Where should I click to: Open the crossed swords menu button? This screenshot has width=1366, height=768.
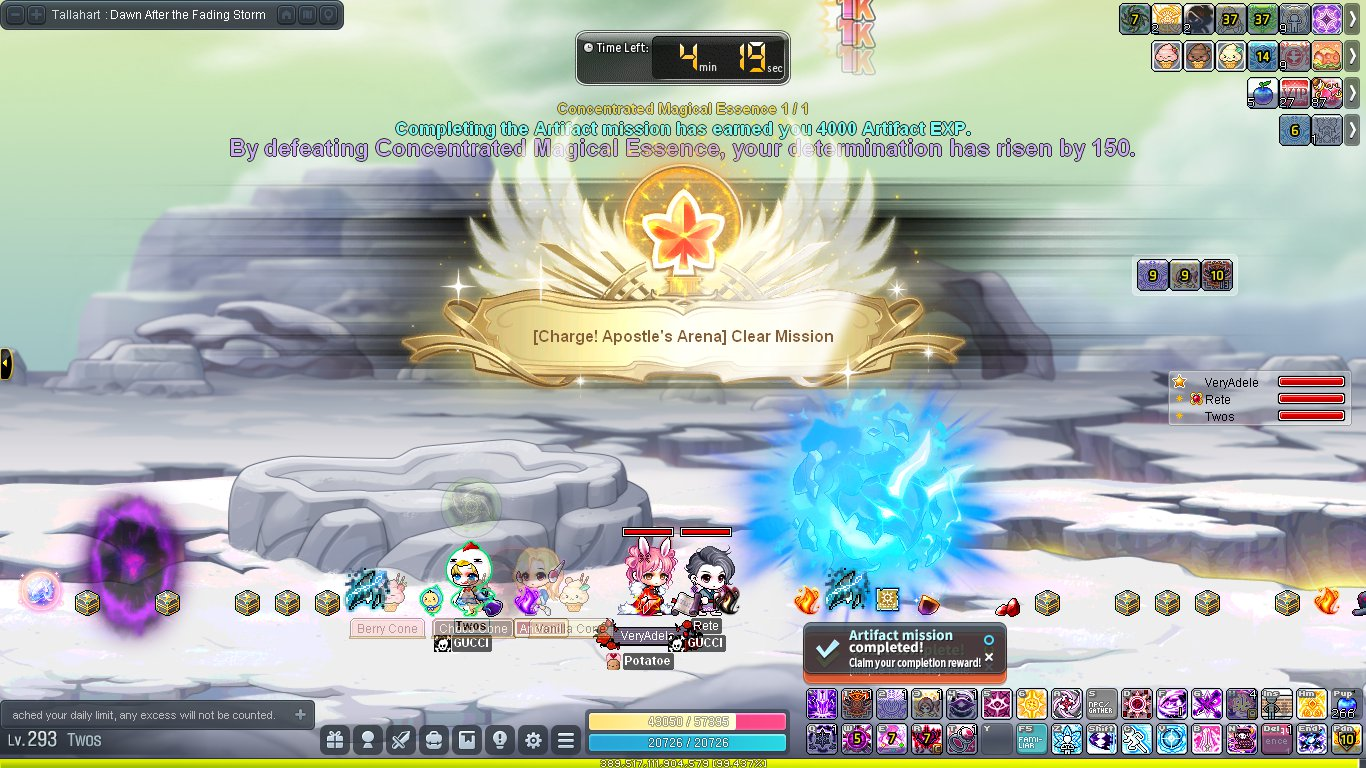401,740
